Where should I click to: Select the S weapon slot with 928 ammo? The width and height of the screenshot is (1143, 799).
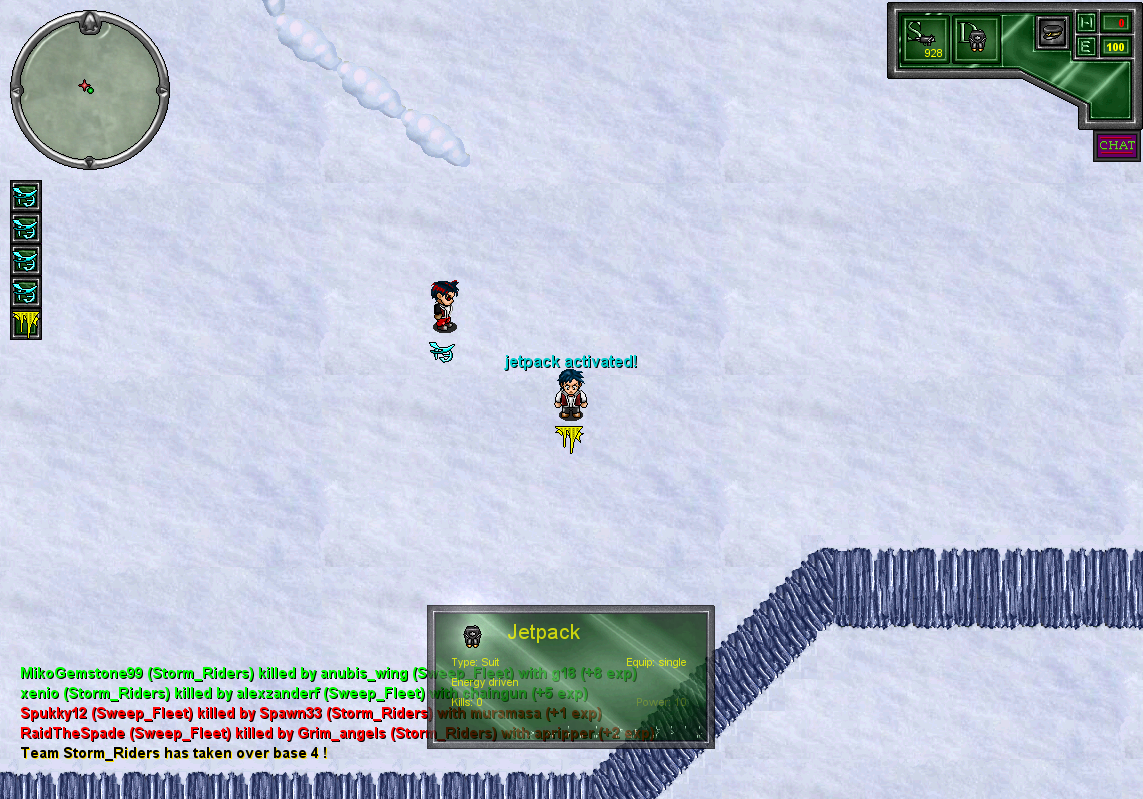(x=925, y=40)
